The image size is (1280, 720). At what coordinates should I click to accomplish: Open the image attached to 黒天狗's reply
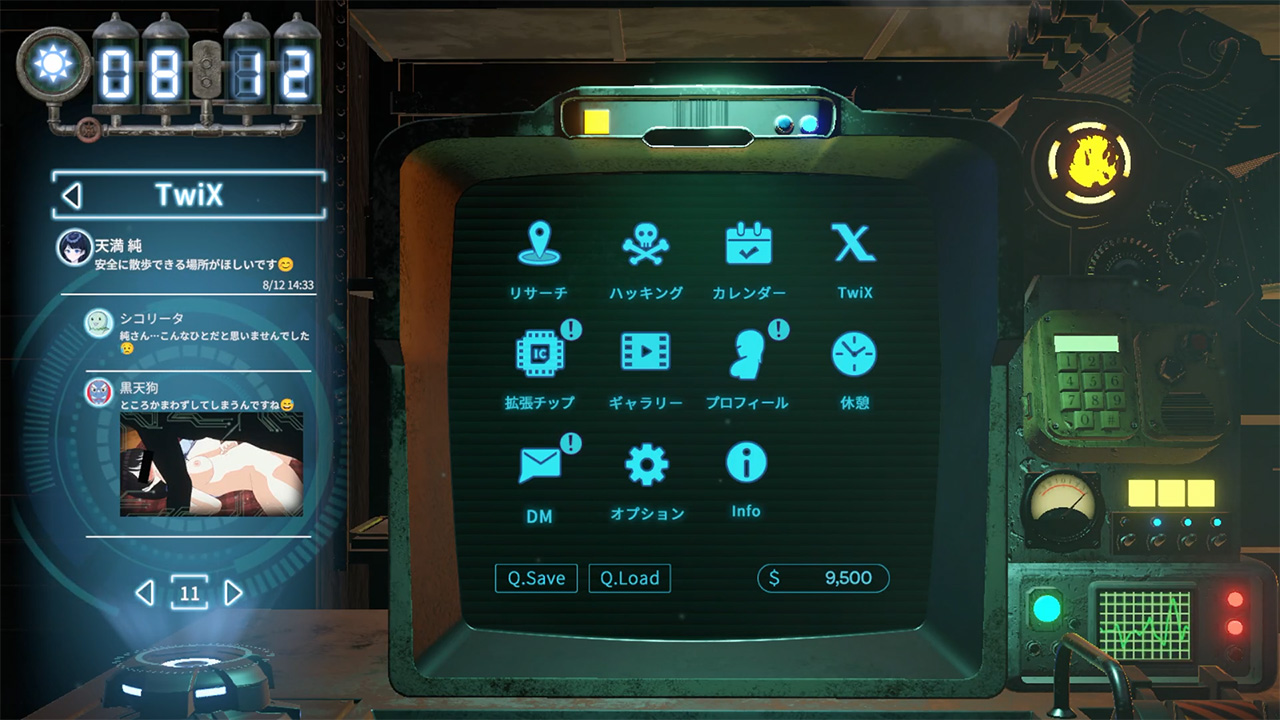(211, 465)
